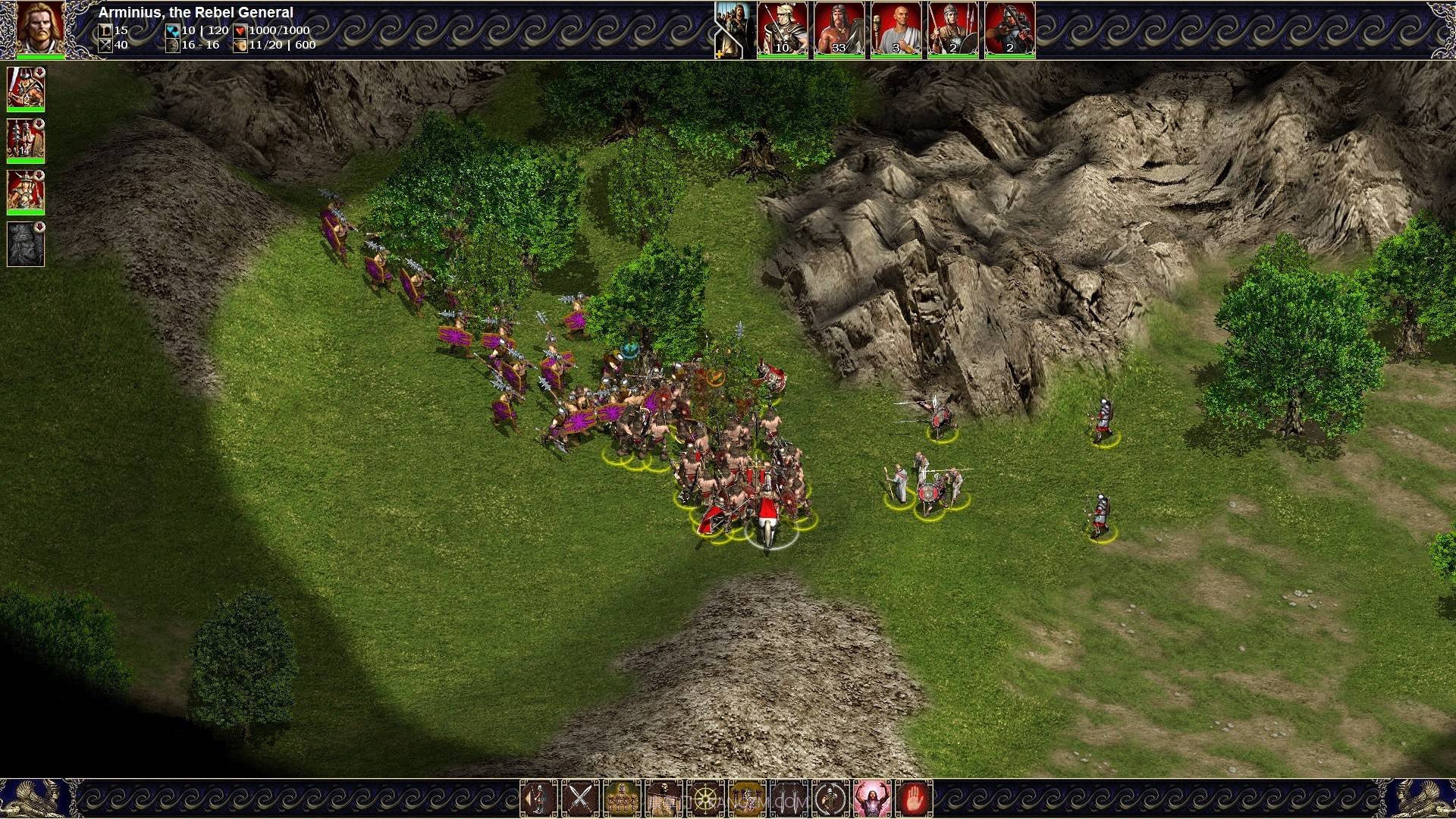Choose the swordsman squad with 12 units
The image size is (1456, 819).
coord(26,89)
